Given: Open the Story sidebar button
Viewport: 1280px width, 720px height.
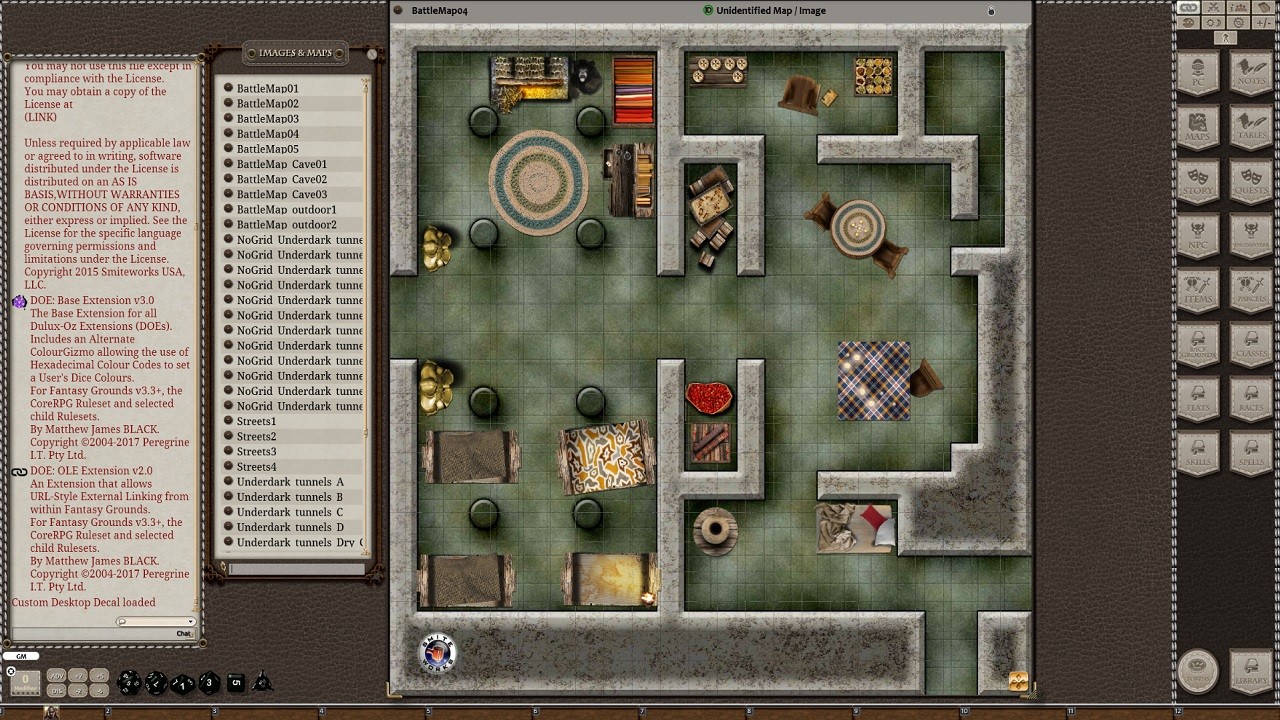Looking at the screenshot, I should click(x=1198, y=182).
